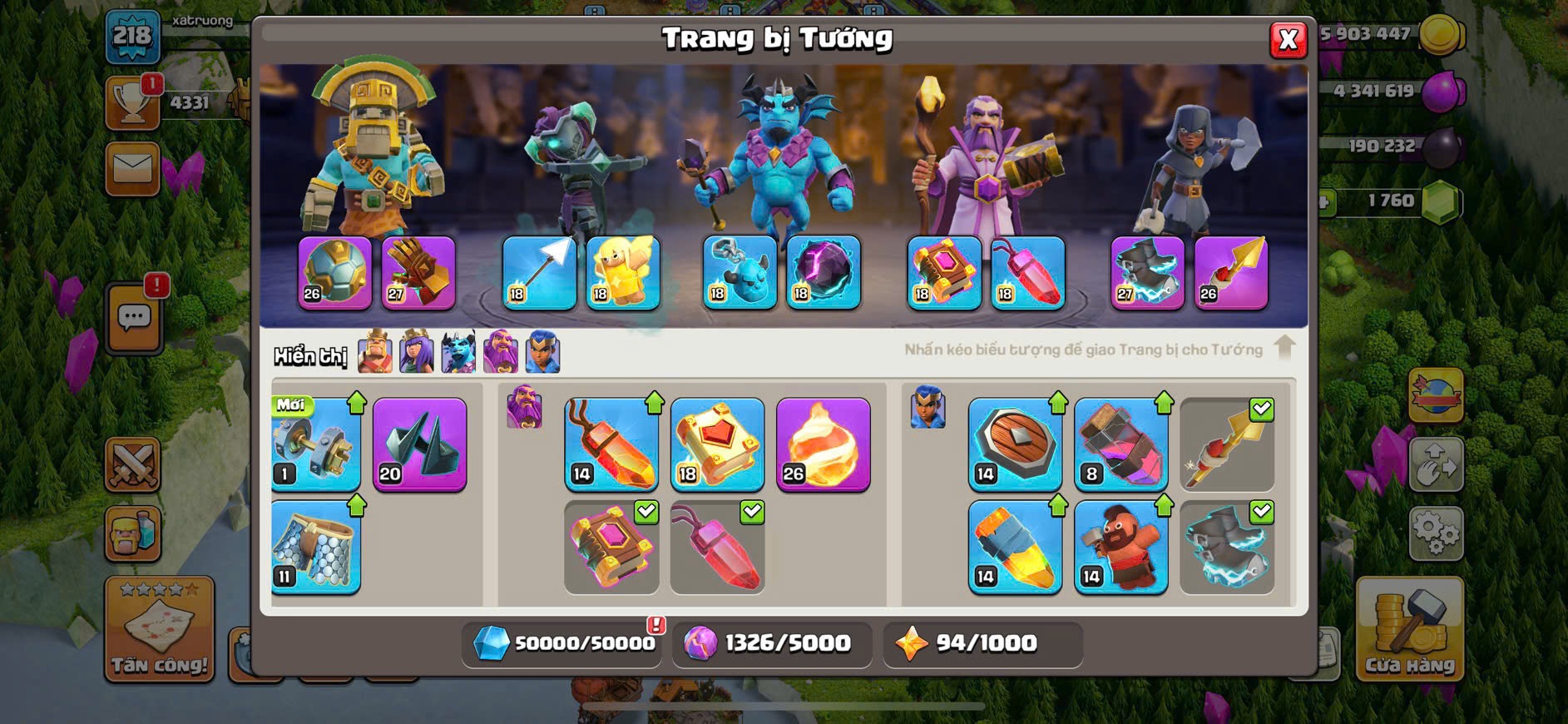Select the Barbarian King's Spiky Ball slot
1568x724 pixels.
[334, 272]
